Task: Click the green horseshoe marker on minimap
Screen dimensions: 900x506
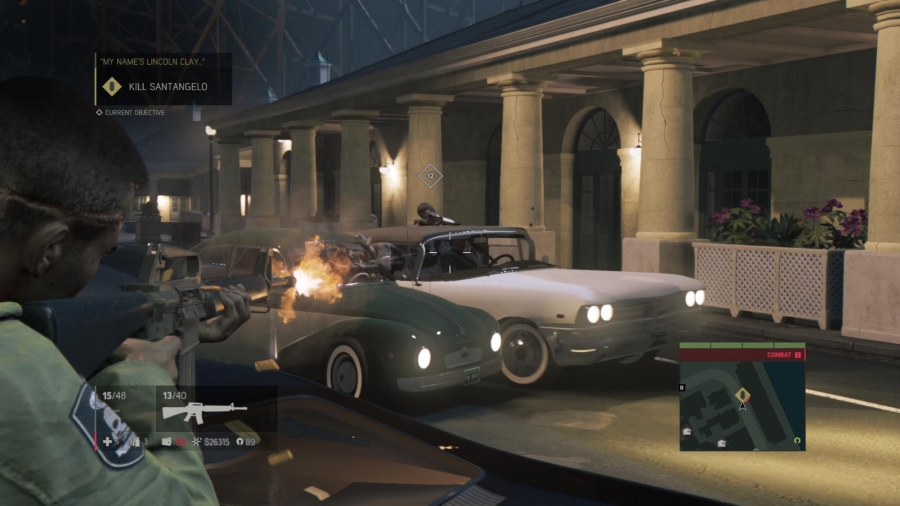Action: pos(796,439)
